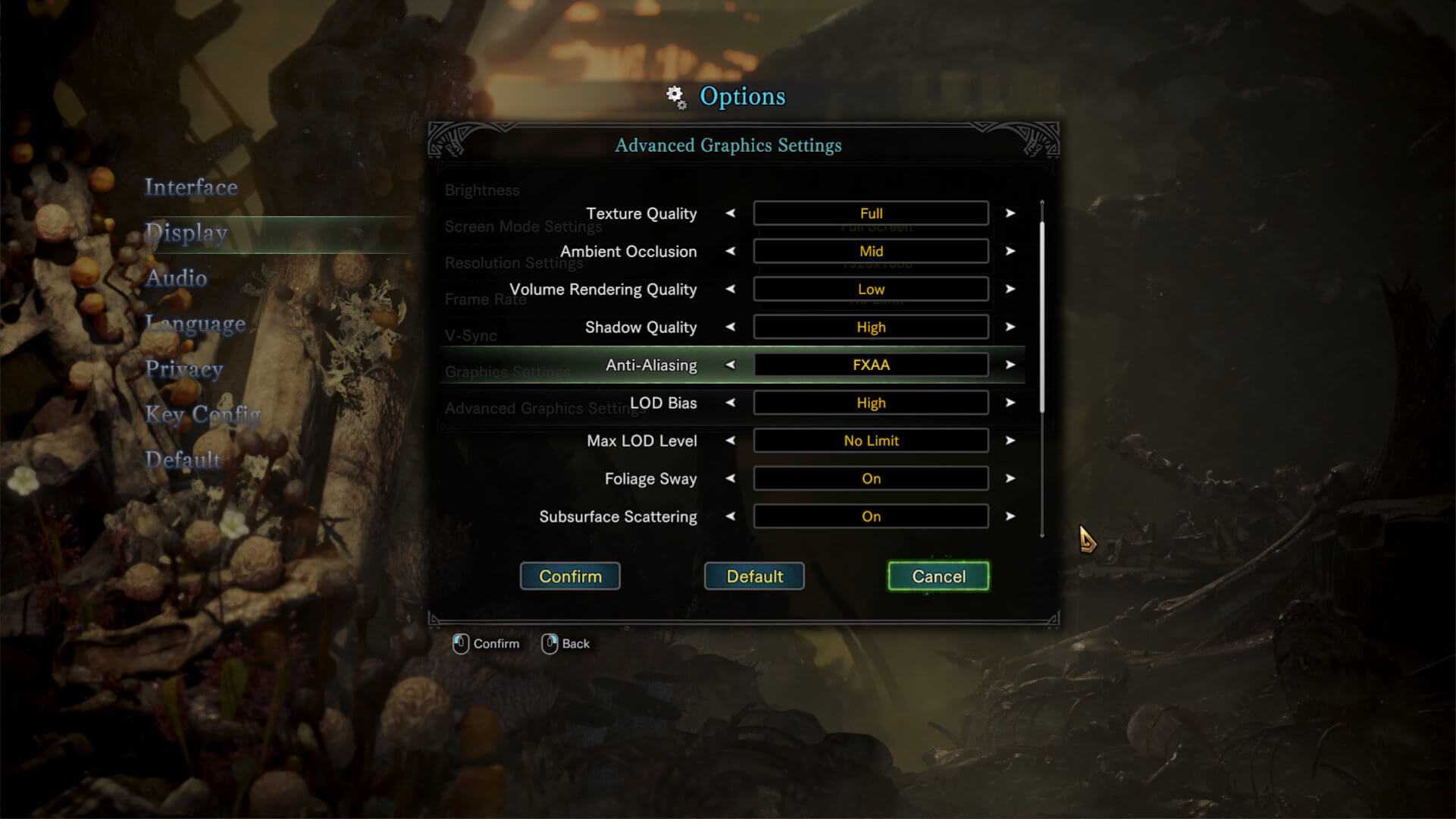
Task: Click left arrow beside LOD Bias
Action: (x=731, y=403)
